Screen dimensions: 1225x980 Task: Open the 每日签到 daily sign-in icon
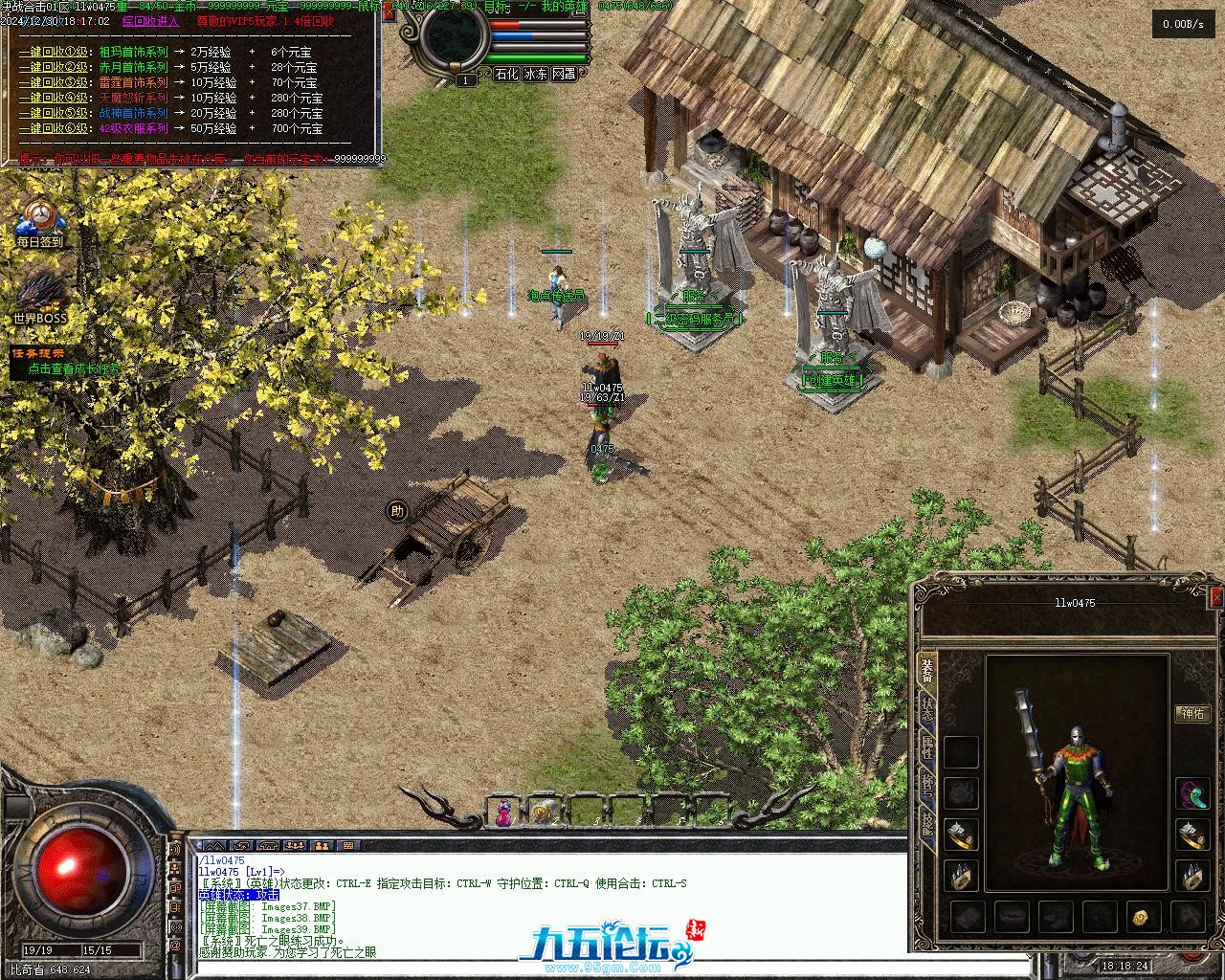tap(39, 223)
